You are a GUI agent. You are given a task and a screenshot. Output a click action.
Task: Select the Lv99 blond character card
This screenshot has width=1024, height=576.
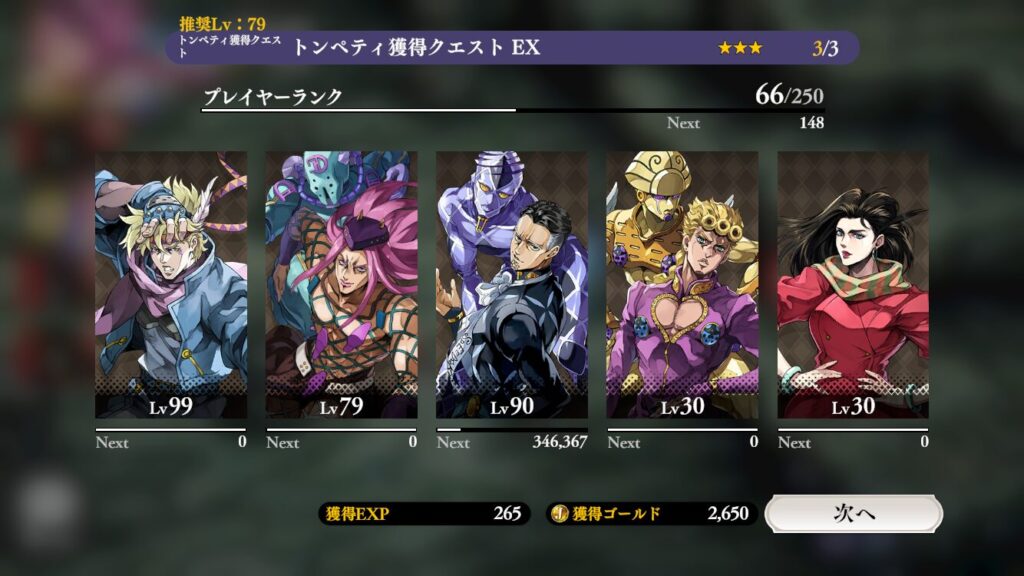point(171,285)
